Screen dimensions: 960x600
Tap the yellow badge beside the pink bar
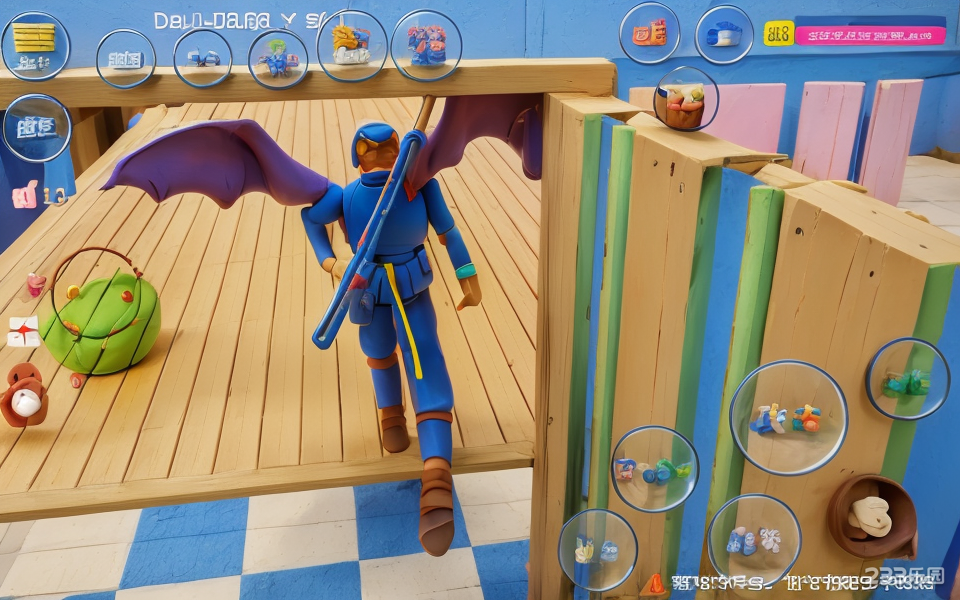778,33
